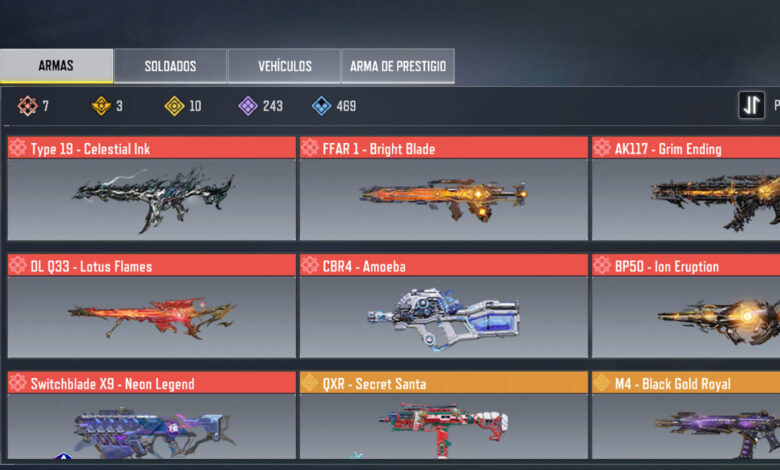Select the Arma de Prestigio tab
The height and width of the screenshot is (470, 780).
tap(398, 66)
